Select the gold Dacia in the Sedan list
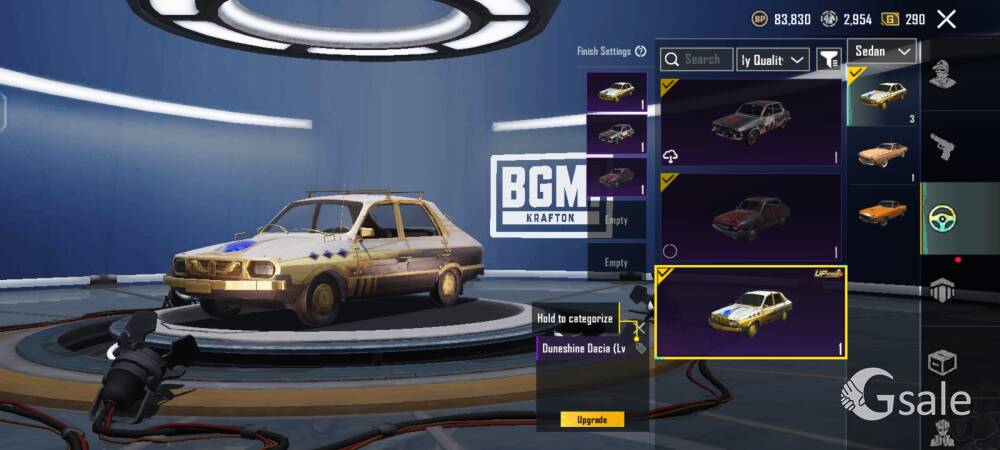Screen dimensions: 1000x450 pyautogui.click(x=883, y=96)
